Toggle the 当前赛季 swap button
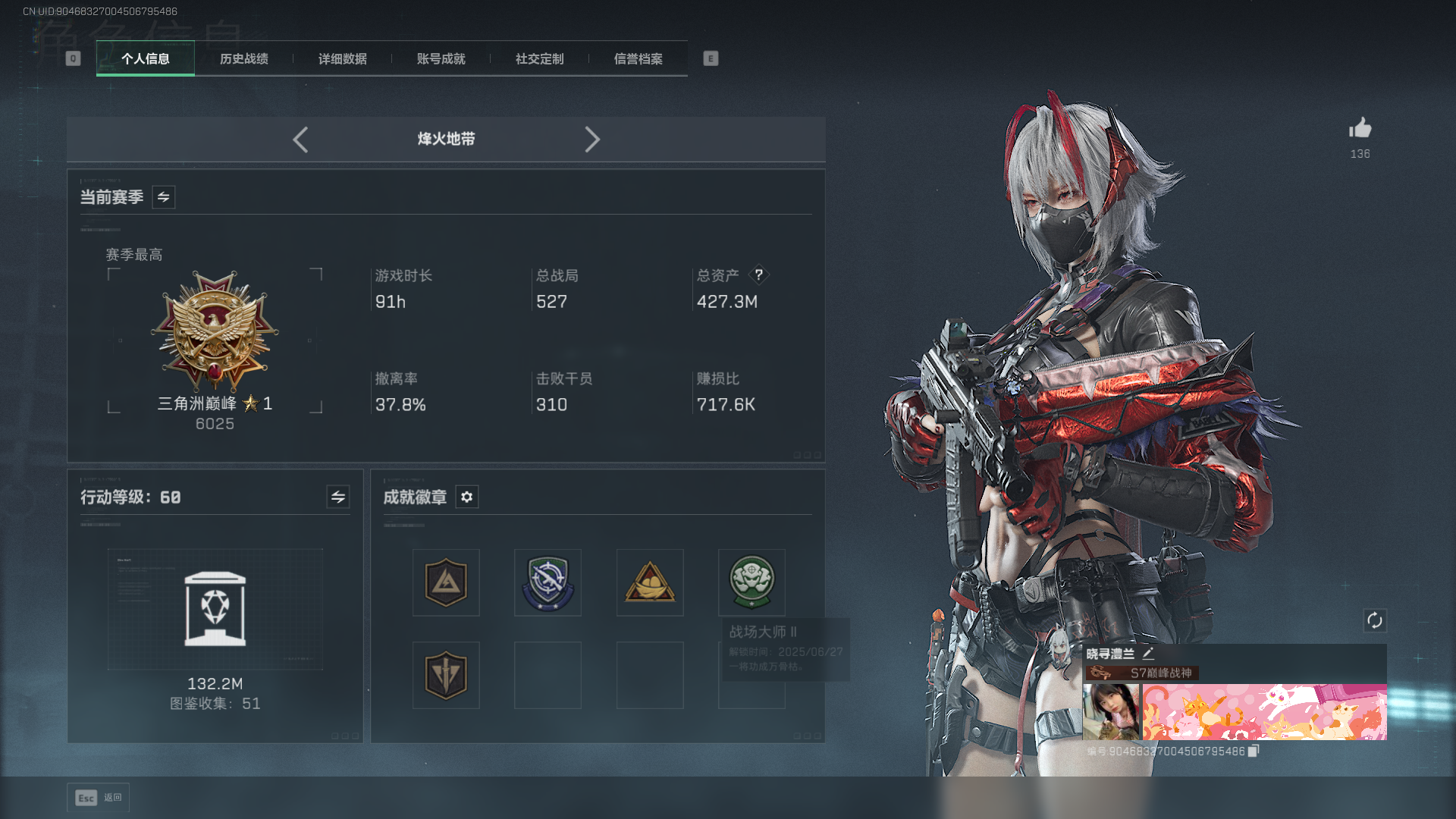The height and width of the screenshot is (819, 1456). pos(163,197)
